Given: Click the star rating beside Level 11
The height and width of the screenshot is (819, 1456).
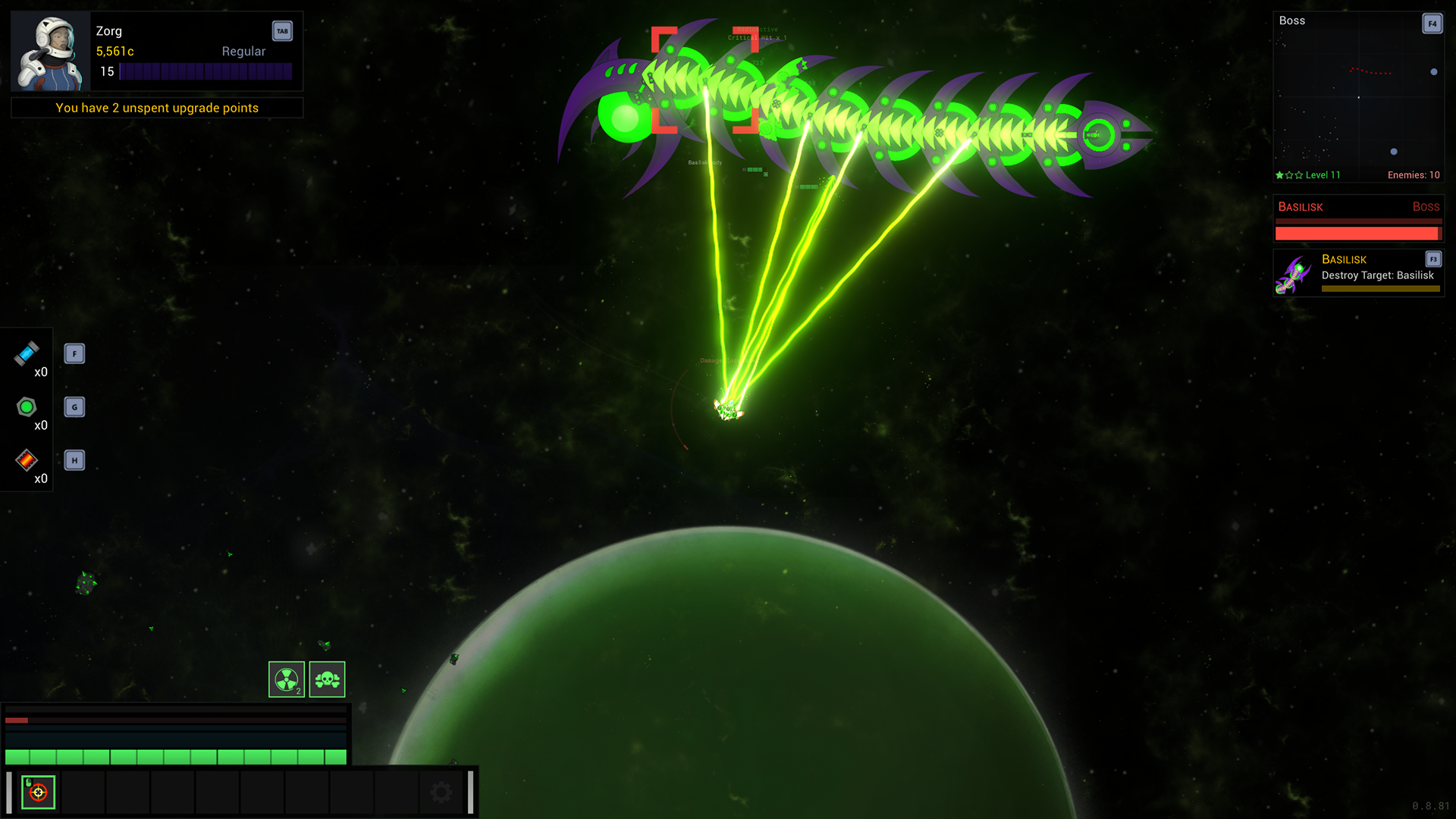Looking at the screenshot, I should (1288, 174).
